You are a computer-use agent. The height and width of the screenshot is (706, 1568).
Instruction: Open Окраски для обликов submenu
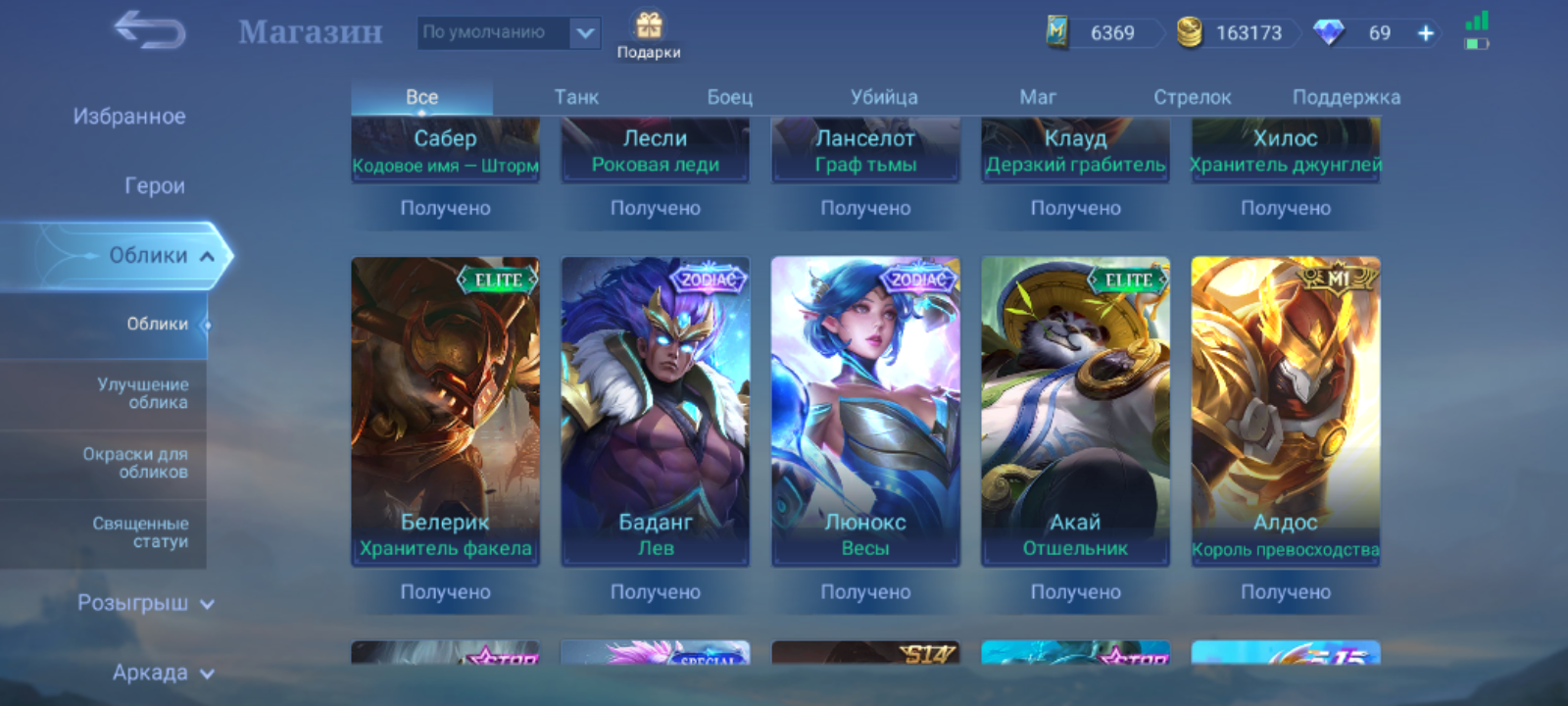pos(135,463)
